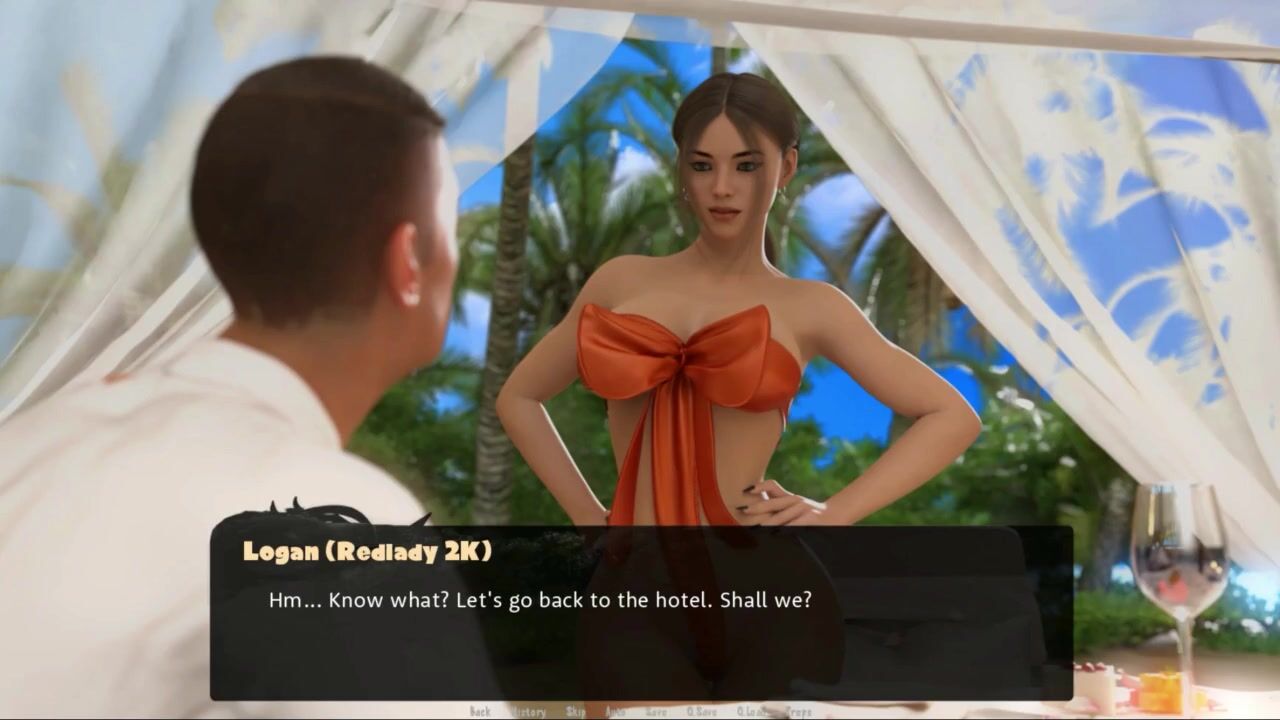Quick save with Q.Save
Image resolution: width=1280 pixels, height=720 pixels.
(x=700, y=712)
